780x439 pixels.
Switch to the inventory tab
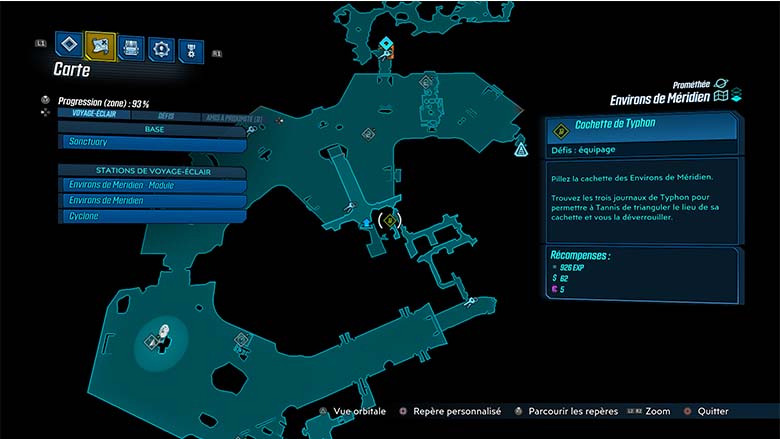pyautogui.click(x=131, y=47)
